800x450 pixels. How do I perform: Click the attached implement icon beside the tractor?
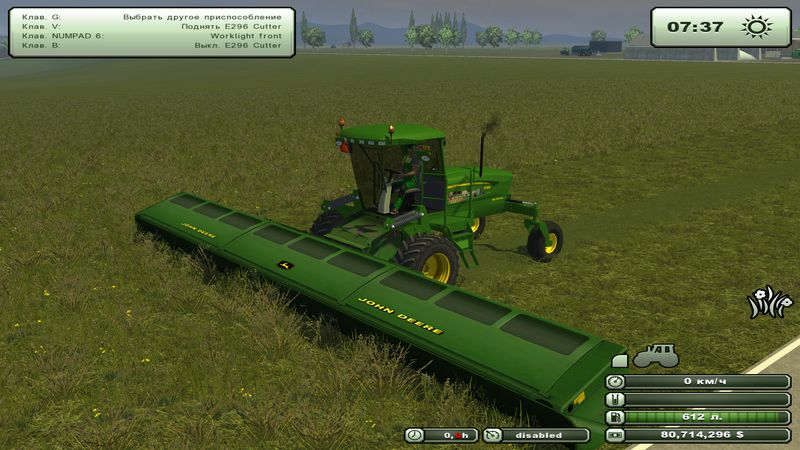coord(620,360)
